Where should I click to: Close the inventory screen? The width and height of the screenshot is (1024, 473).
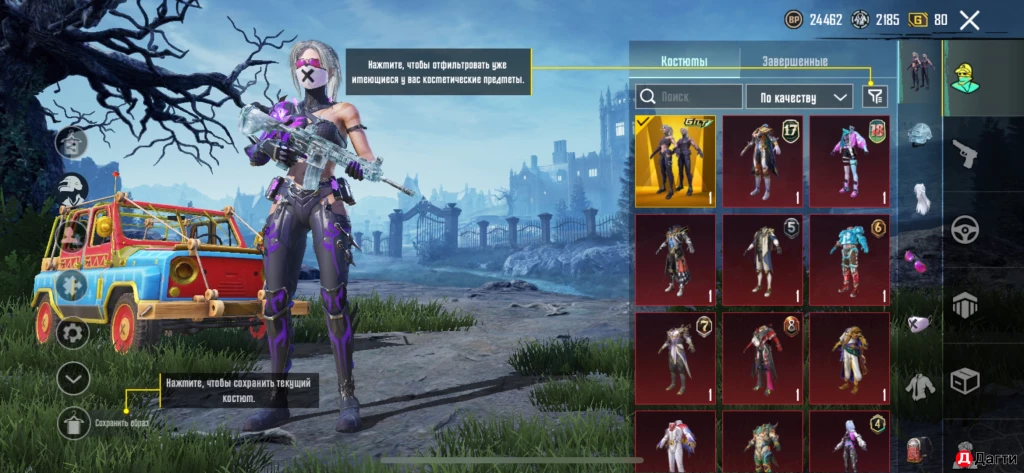(969, 19)
